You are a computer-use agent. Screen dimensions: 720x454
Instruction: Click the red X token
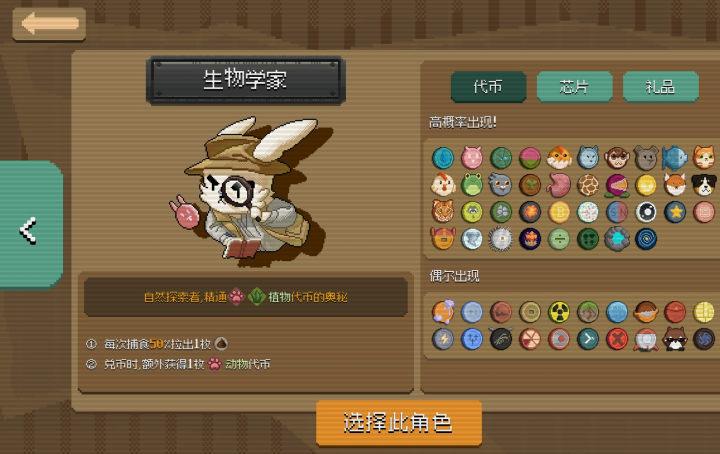617,339
